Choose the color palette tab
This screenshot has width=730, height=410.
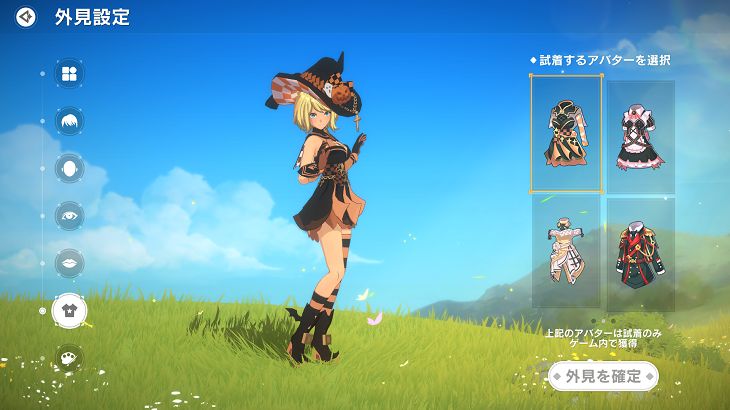pyautogui.click(x=69, y=357)
